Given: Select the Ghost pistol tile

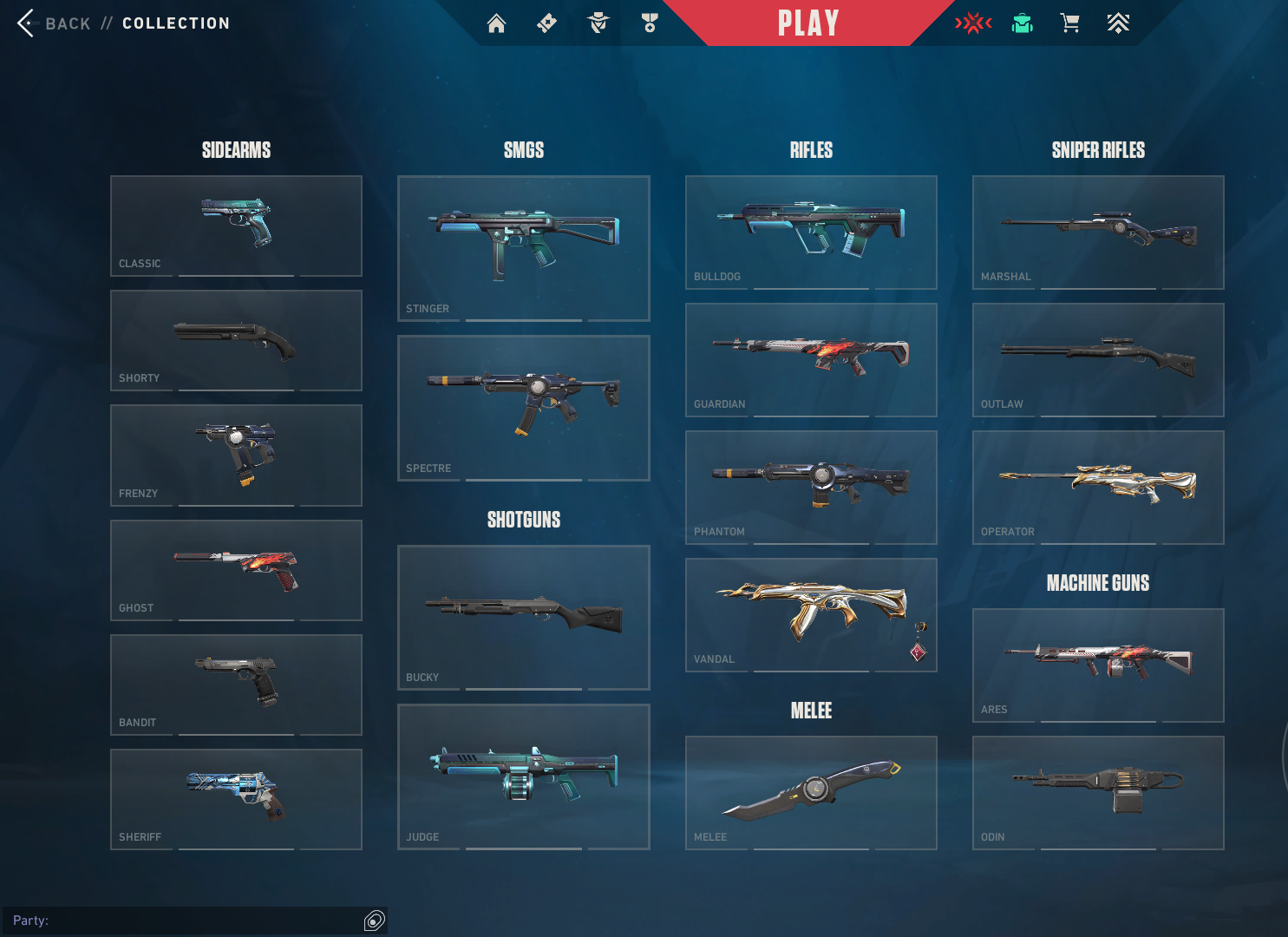Looking at the screenshot, I should tap(236, 570).
